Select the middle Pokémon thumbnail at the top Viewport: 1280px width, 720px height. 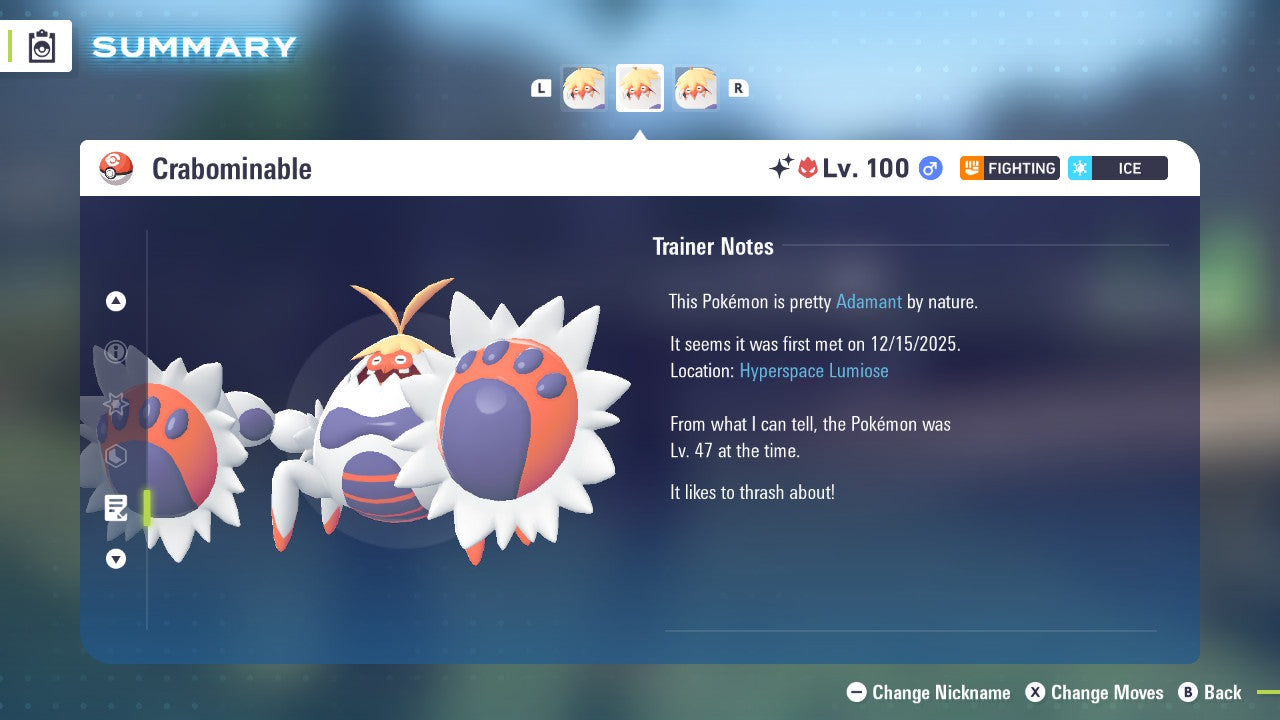[640, 88]
